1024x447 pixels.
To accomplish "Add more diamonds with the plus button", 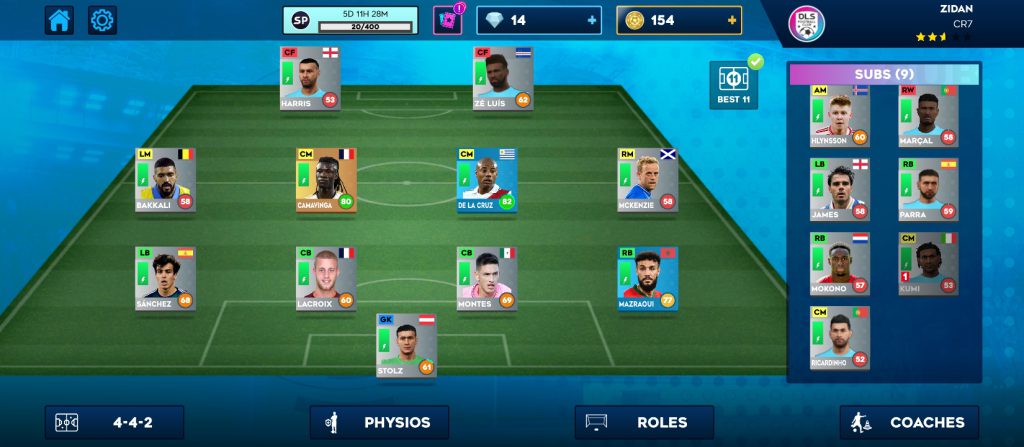I will 592,20.
